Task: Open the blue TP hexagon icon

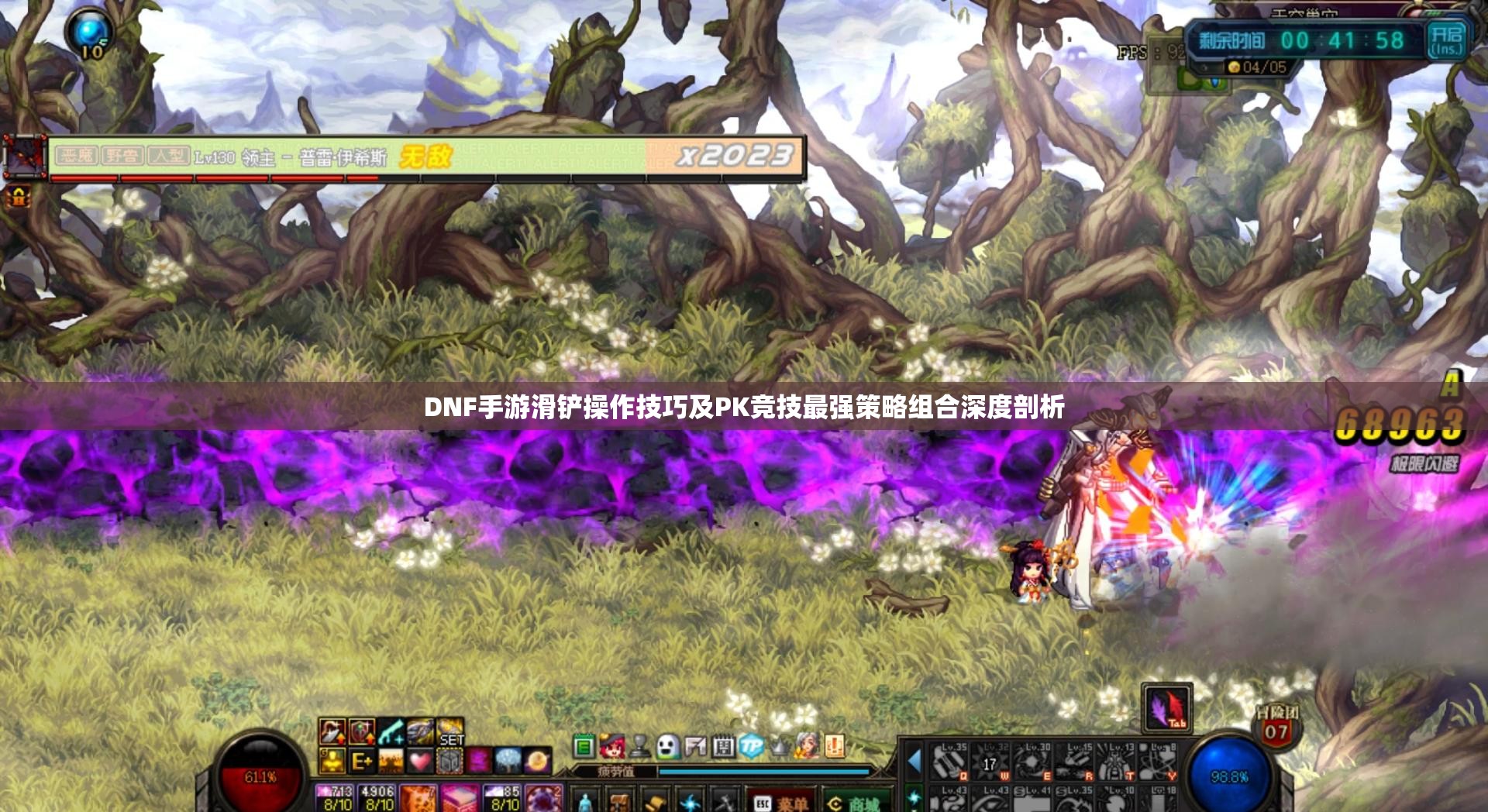Action: (x=750, y=747)
